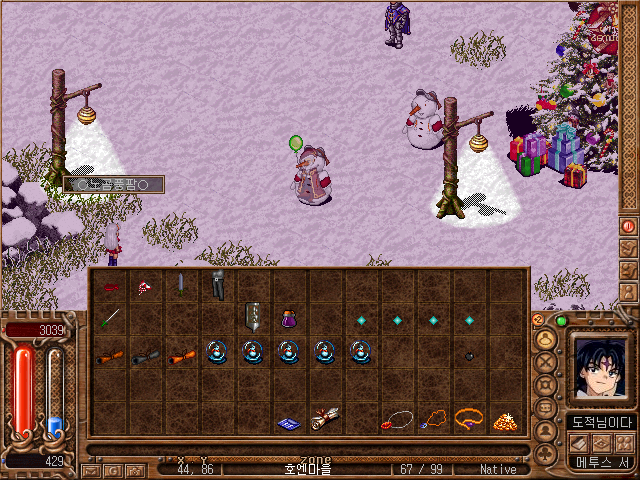Select the green-bladed sword item
This screenshot has width=640, height=480.
[x=109, y=319]
